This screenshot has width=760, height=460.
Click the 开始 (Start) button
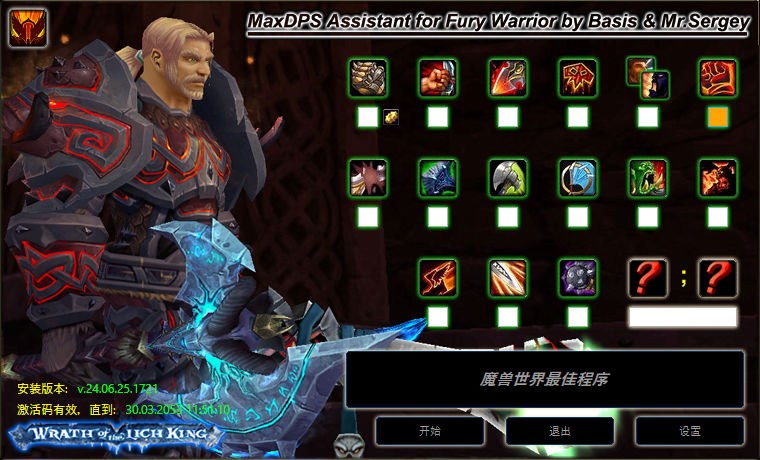430,431
